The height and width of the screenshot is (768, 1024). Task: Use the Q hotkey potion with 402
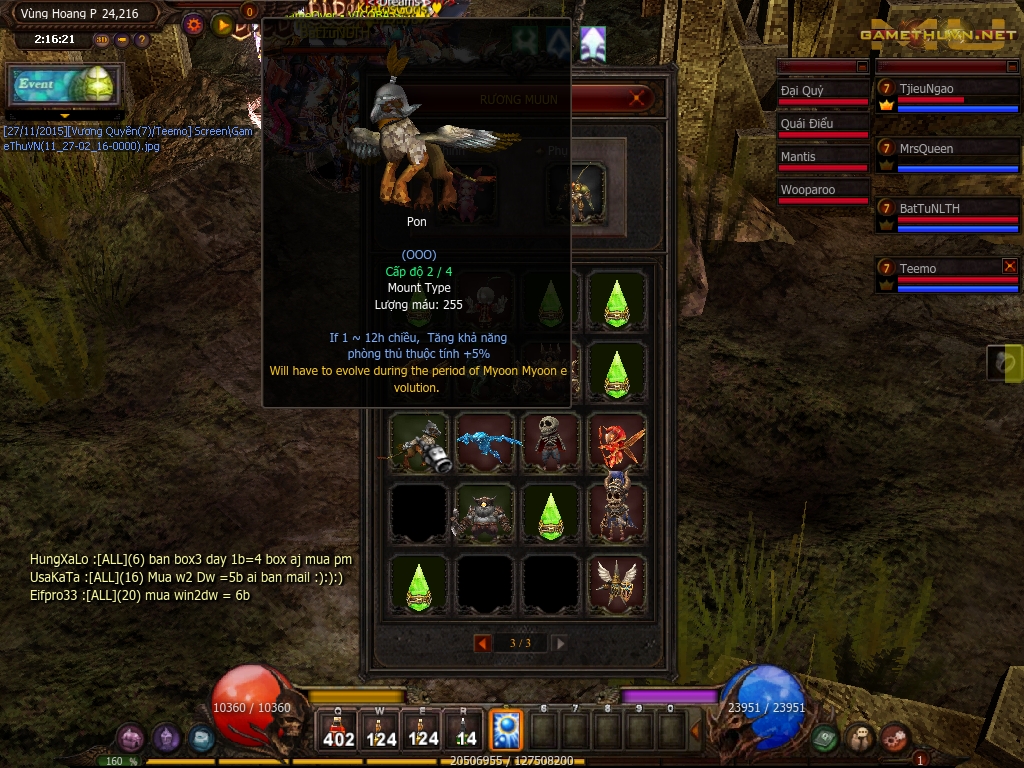338,731
